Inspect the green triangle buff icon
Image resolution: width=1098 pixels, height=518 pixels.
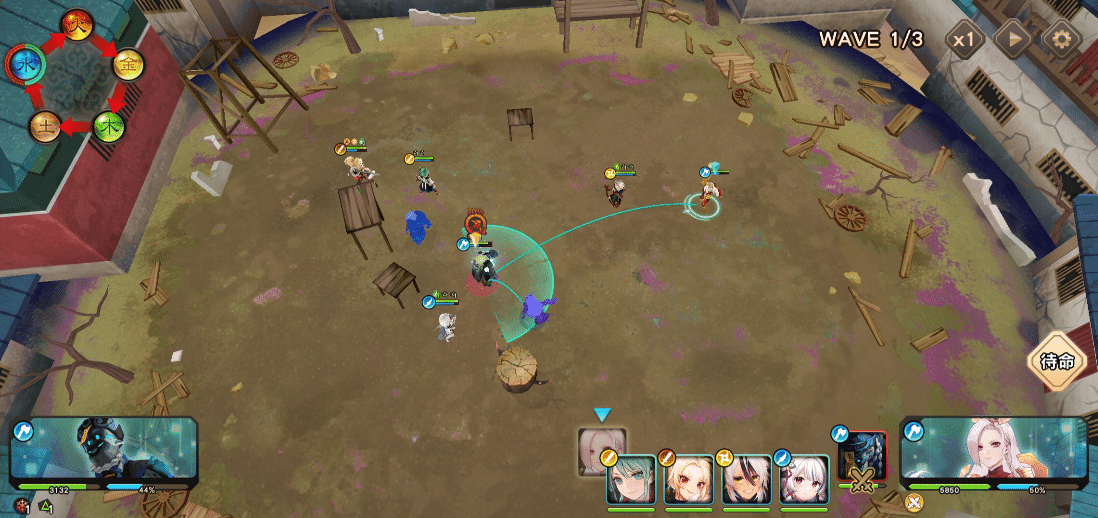pos(45,506)
